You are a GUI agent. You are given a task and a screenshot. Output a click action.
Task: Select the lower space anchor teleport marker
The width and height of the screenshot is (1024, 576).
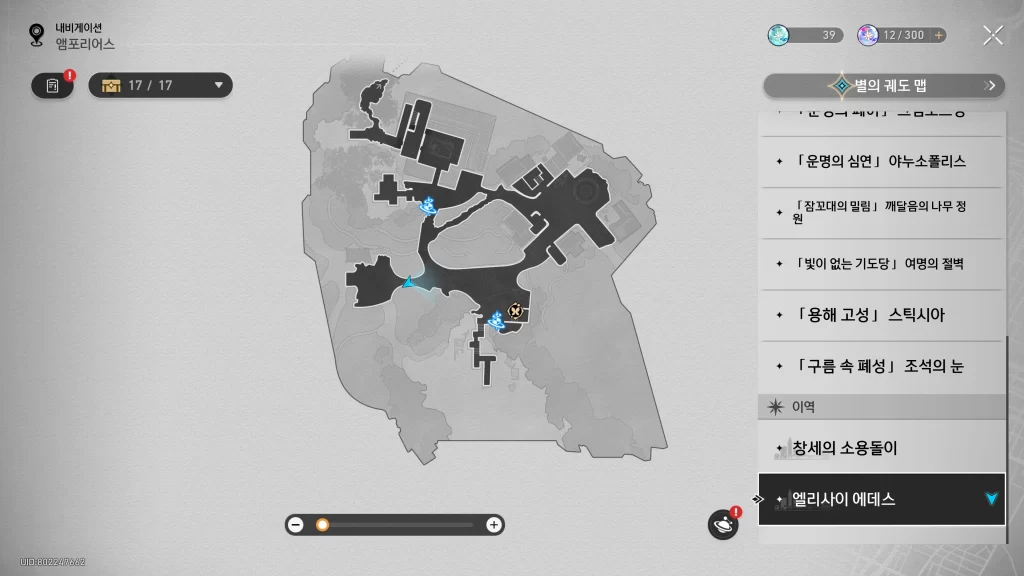point(495,320)
